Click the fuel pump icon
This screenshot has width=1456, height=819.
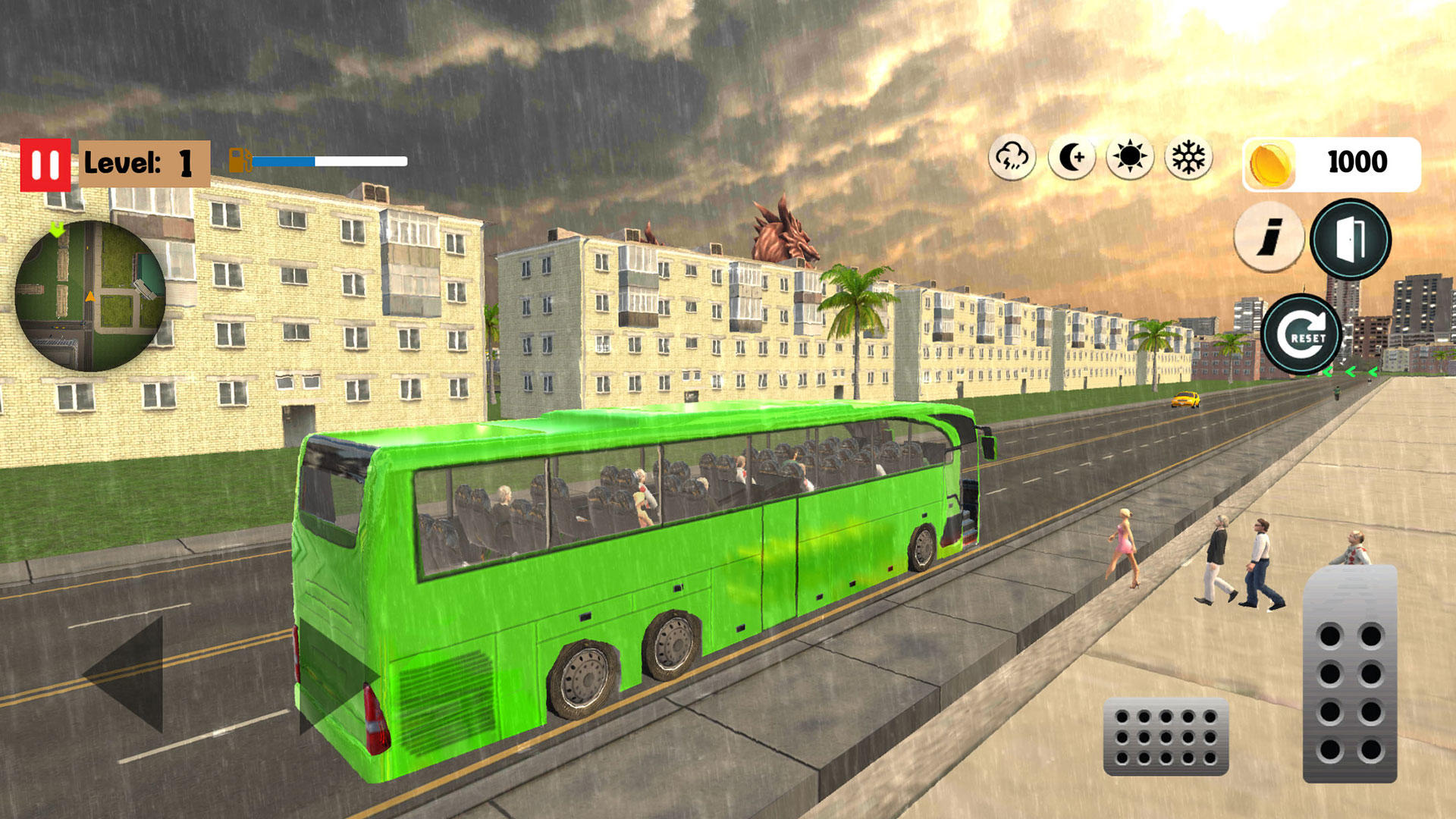240,159
